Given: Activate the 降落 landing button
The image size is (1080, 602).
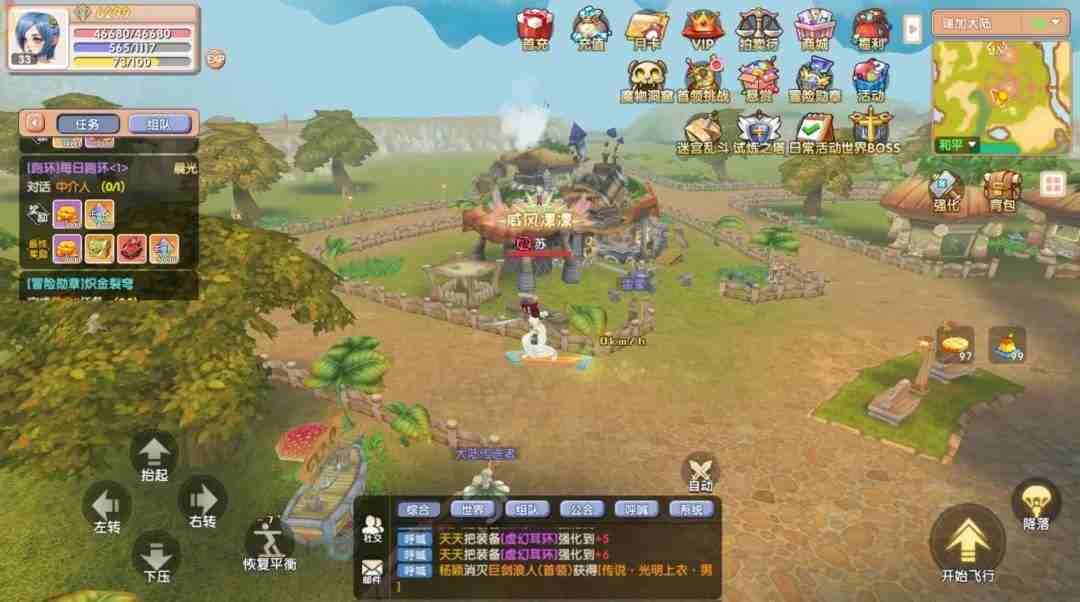Looking at the screenshot, I should (x=1035, y=504).
